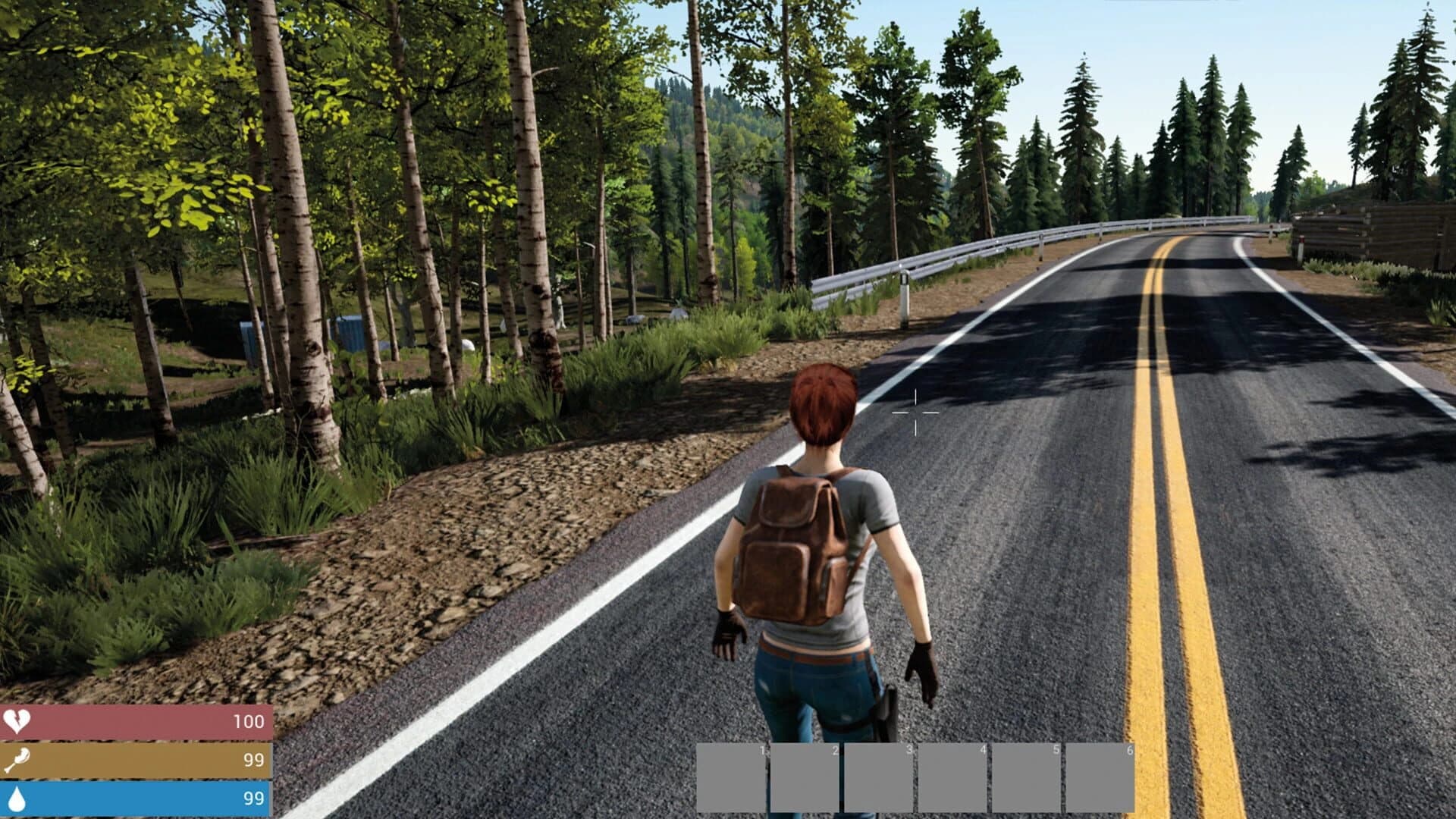
Task: Click the number 5 label on the hotbar
Action: pyautogui.click(x=1055, y=748)
